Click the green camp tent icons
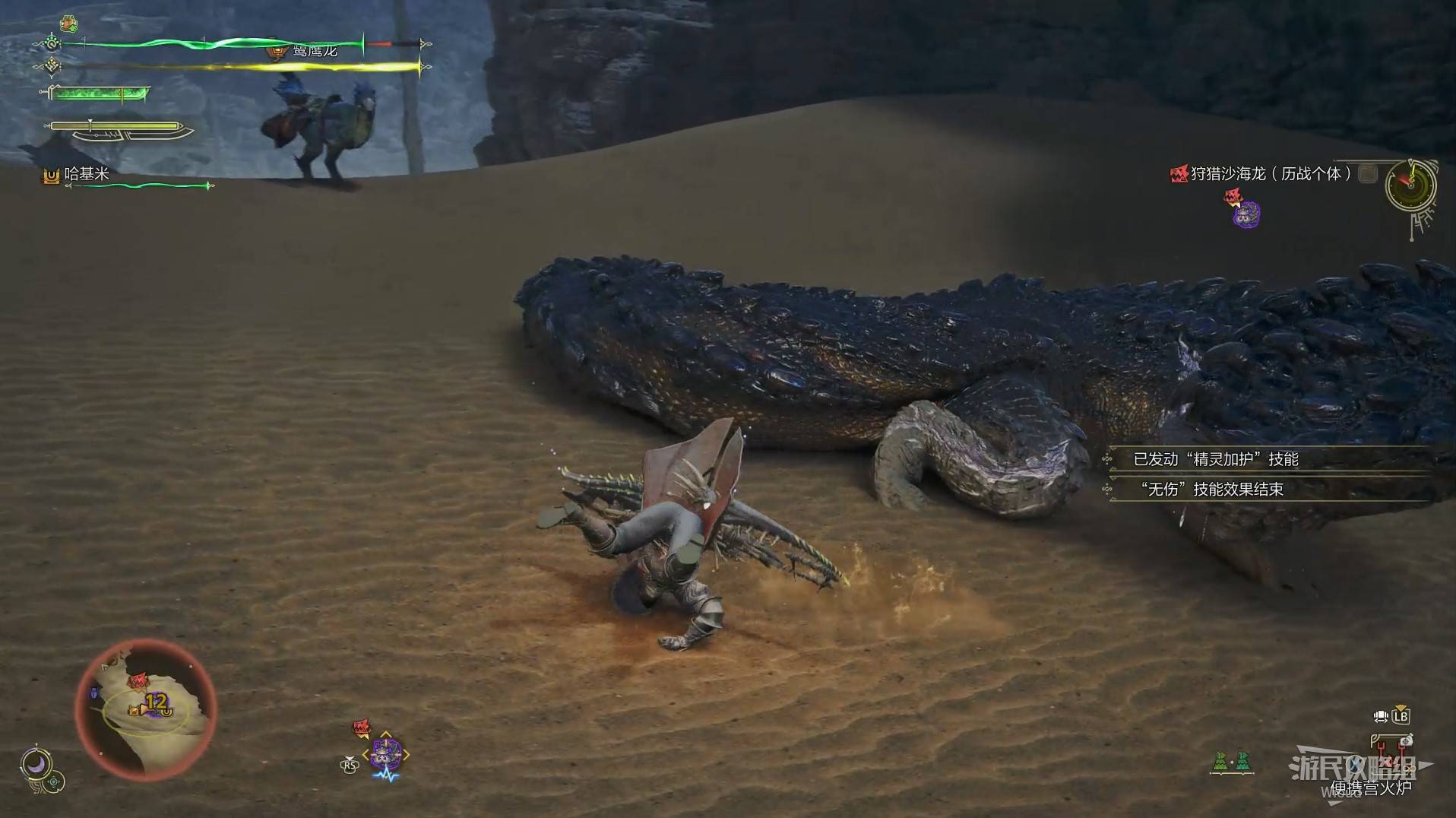Viewport: 1456px width, 818px height. tap(1231, 761)
